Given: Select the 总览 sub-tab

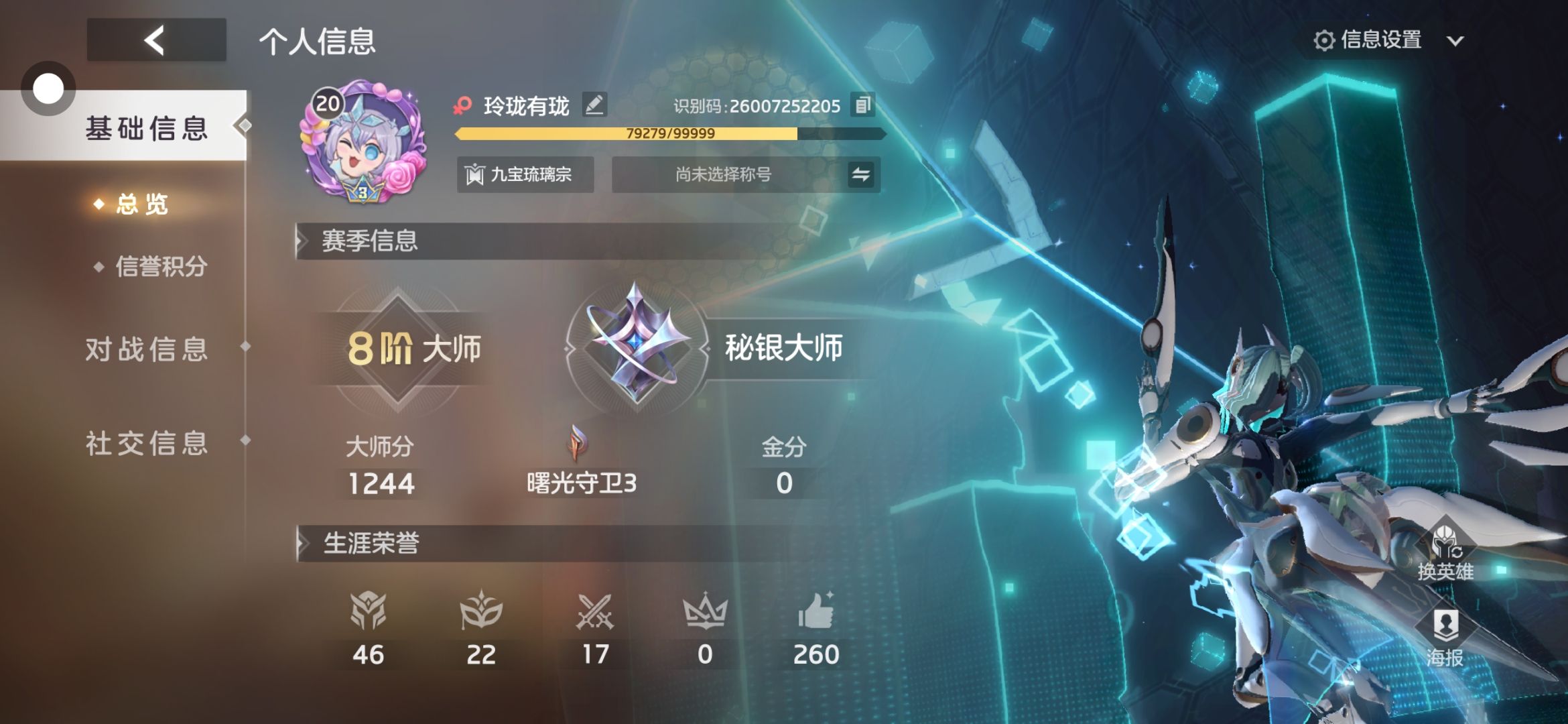Looking at the screenshot, I should (141, 204).
